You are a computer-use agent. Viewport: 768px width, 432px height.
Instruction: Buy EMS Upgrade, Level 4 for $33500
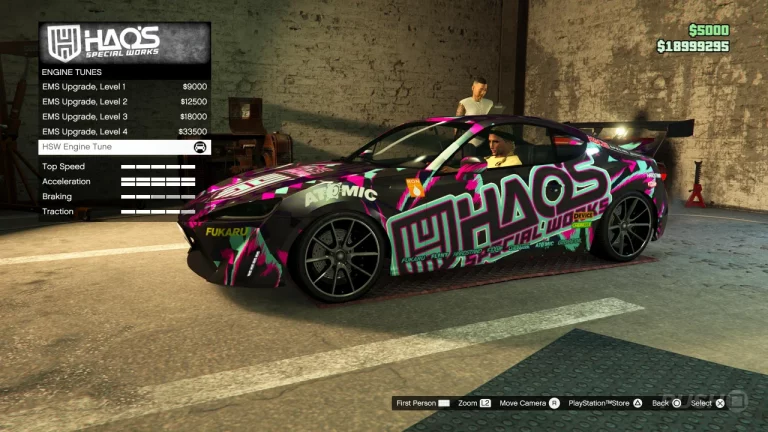(x=124, y=132)
